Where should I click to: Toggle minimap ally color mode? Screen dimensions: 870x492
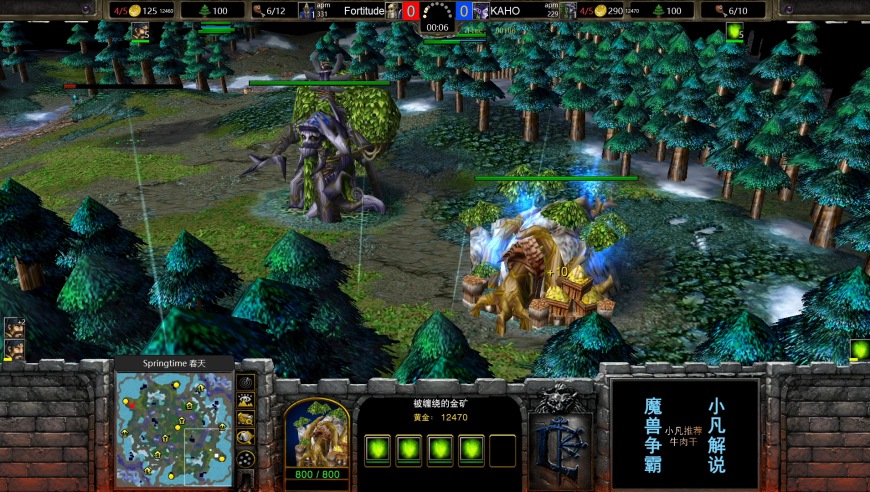[x=246, y=418]
